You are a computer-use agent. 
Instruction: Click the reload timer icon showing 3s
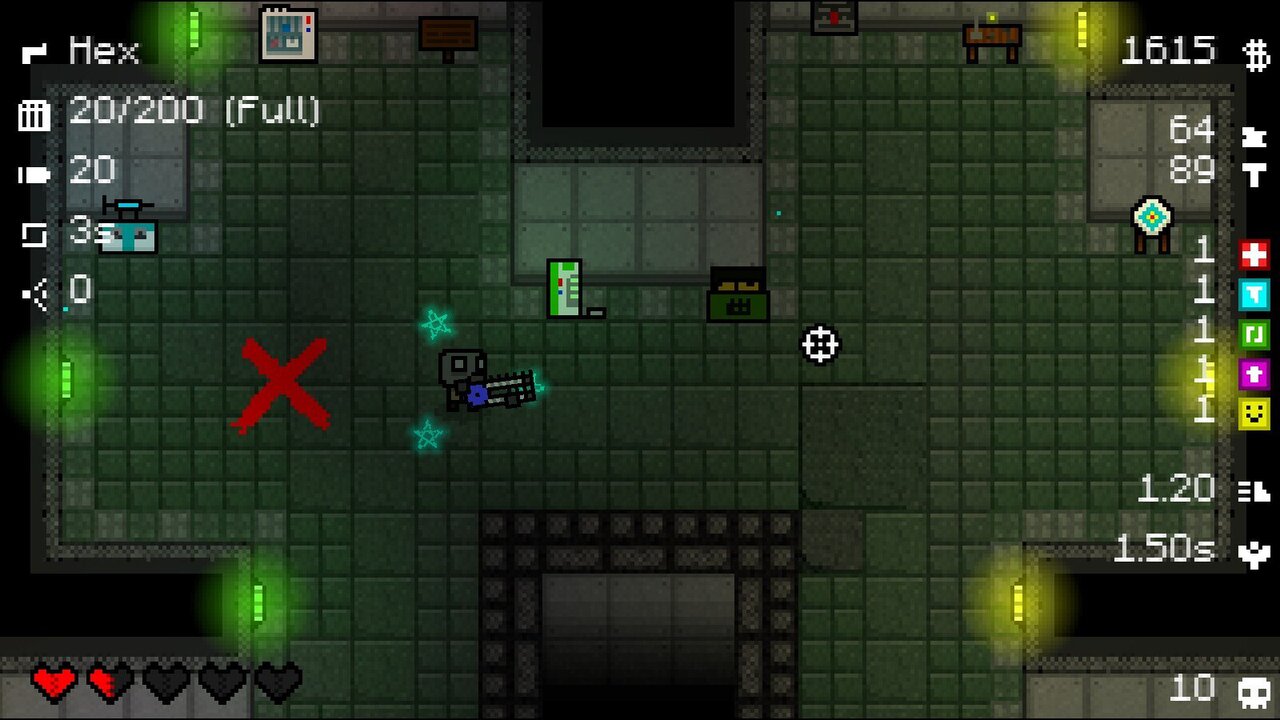click(x=33, y=232)
